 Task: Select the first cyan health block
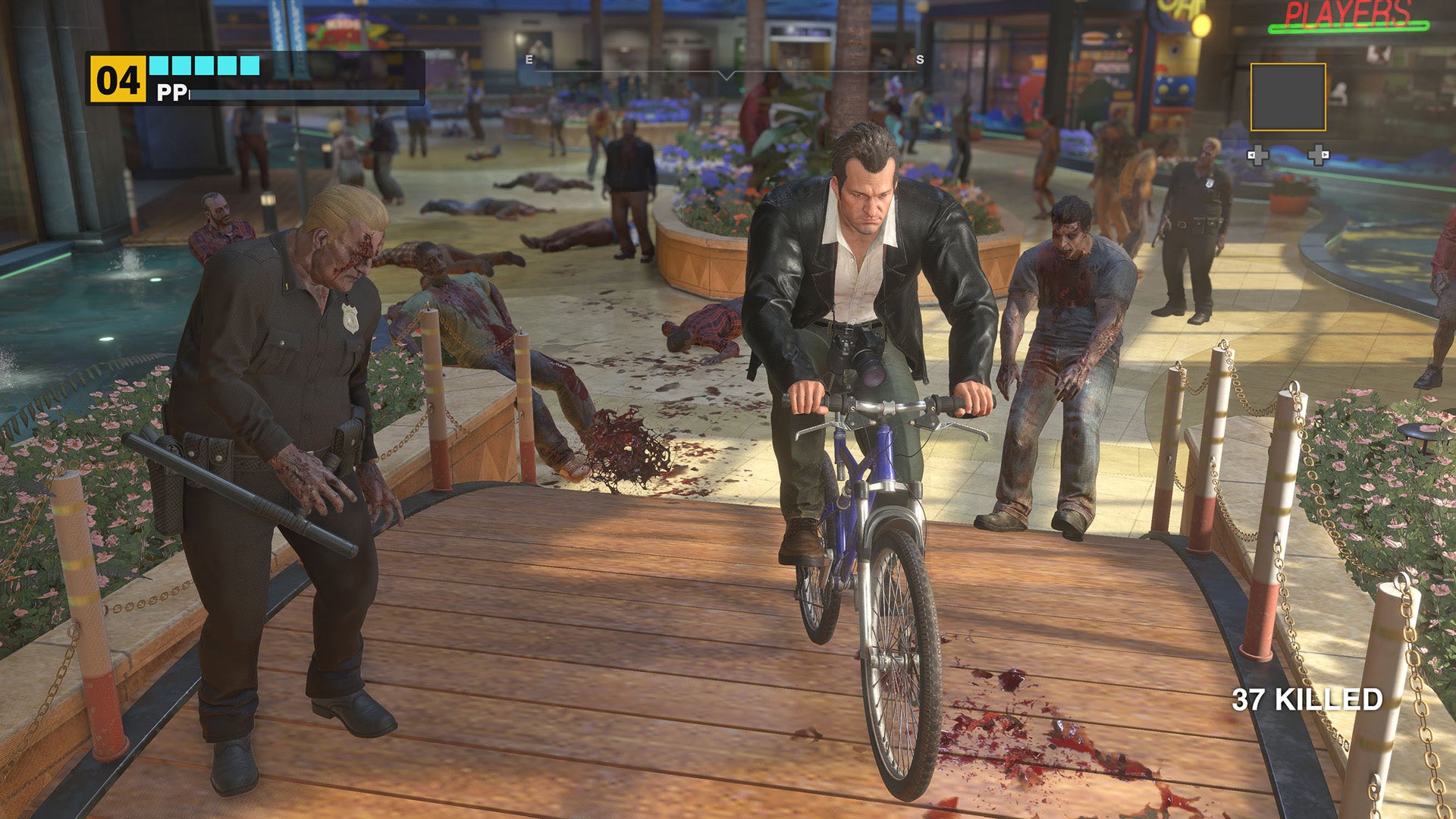point(158,64)
